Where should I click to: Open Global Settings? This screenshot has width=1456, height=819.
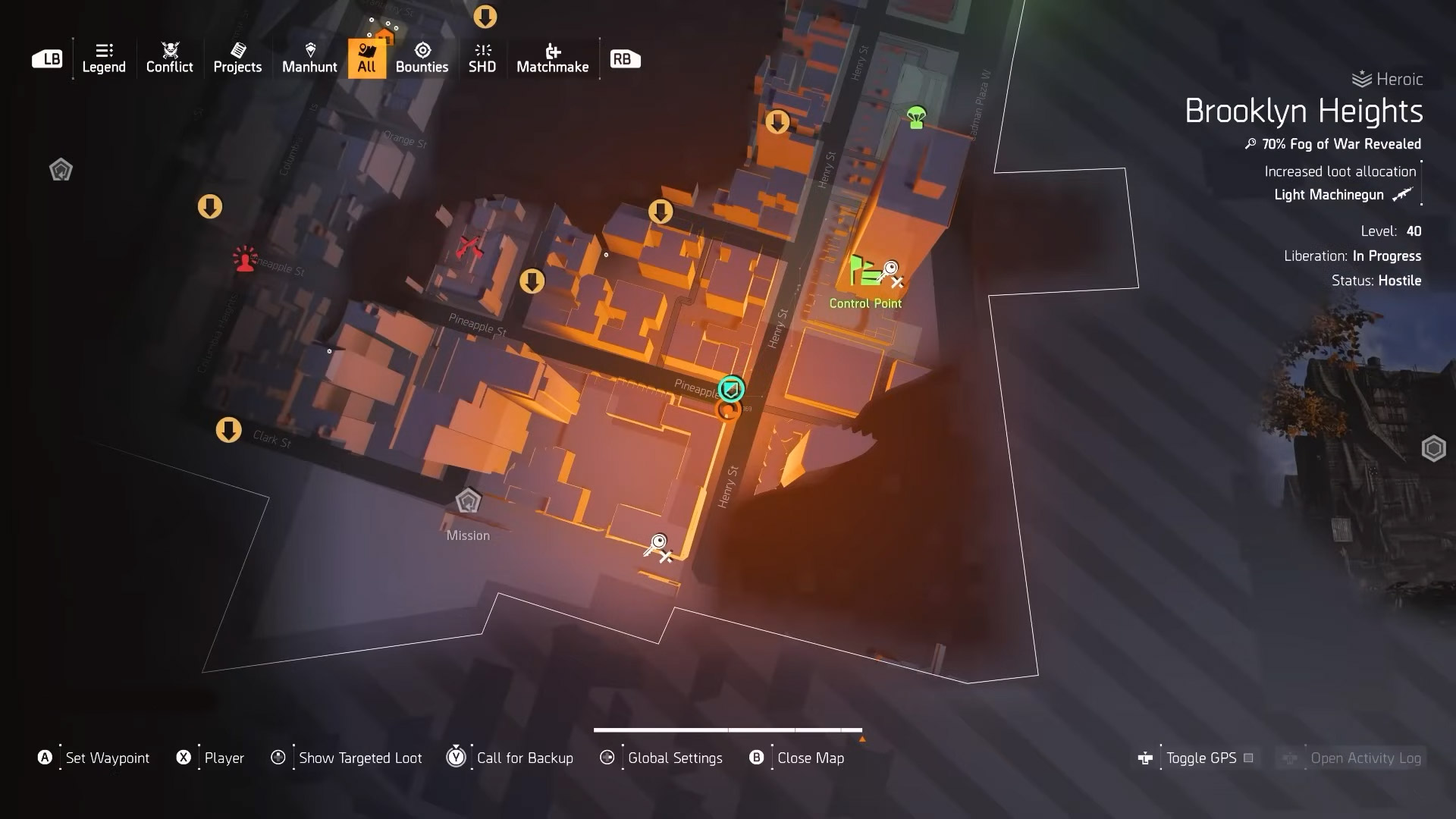674,758
